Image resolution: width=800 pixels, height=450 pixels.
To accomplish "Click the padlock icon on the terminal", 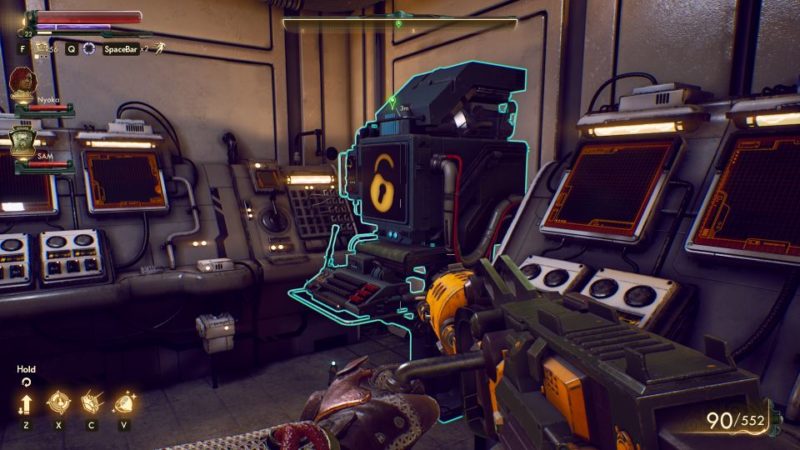I will [x=382, y=182].
